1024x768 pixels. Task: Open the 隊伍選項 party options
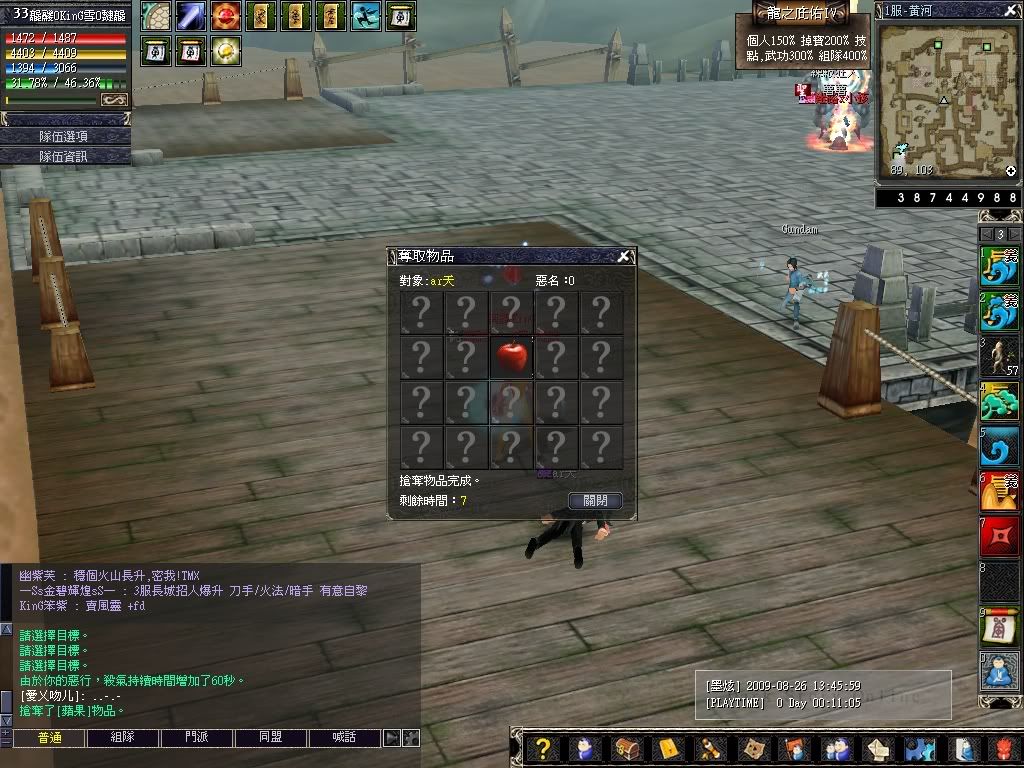(x=65, y=136)
